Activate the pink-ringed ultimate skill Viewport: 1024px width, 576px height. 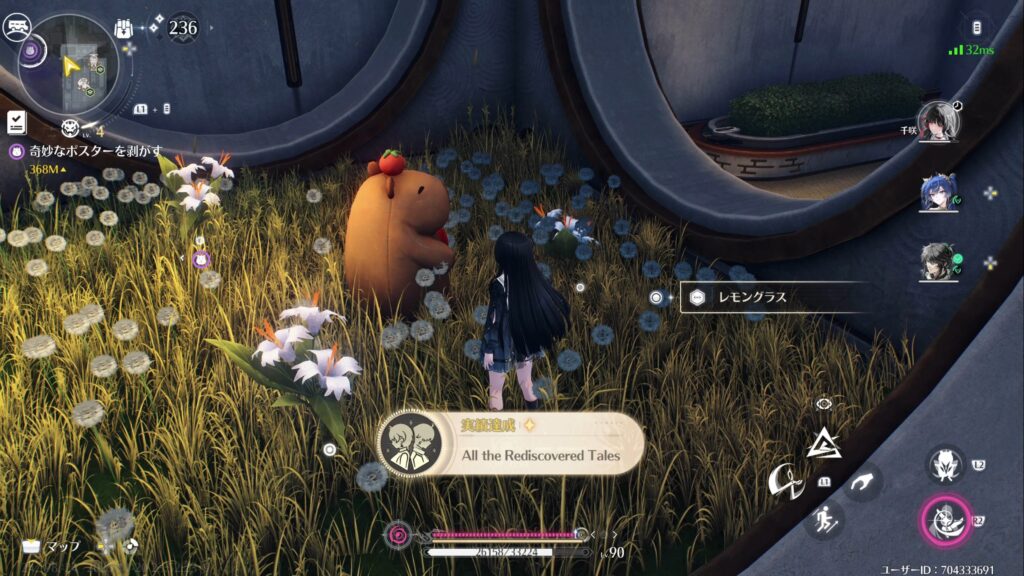[x=942, y=520]
